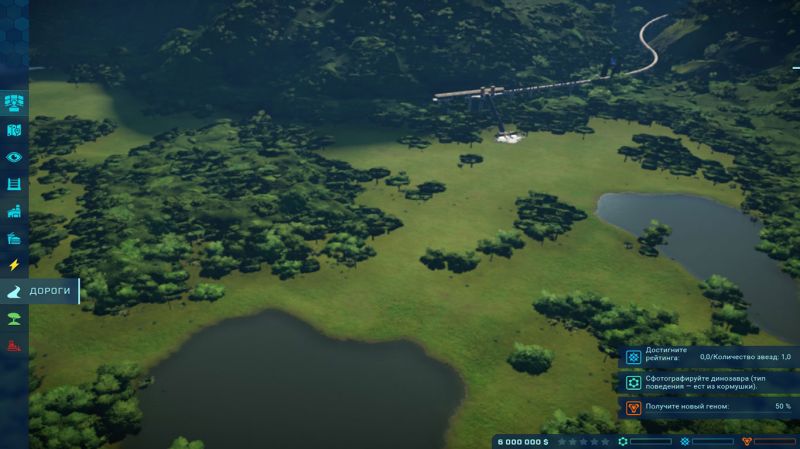Screen dimensions: 800x449
Task: Activate the red bulldozer demolish tool
Action: (14, 346)
